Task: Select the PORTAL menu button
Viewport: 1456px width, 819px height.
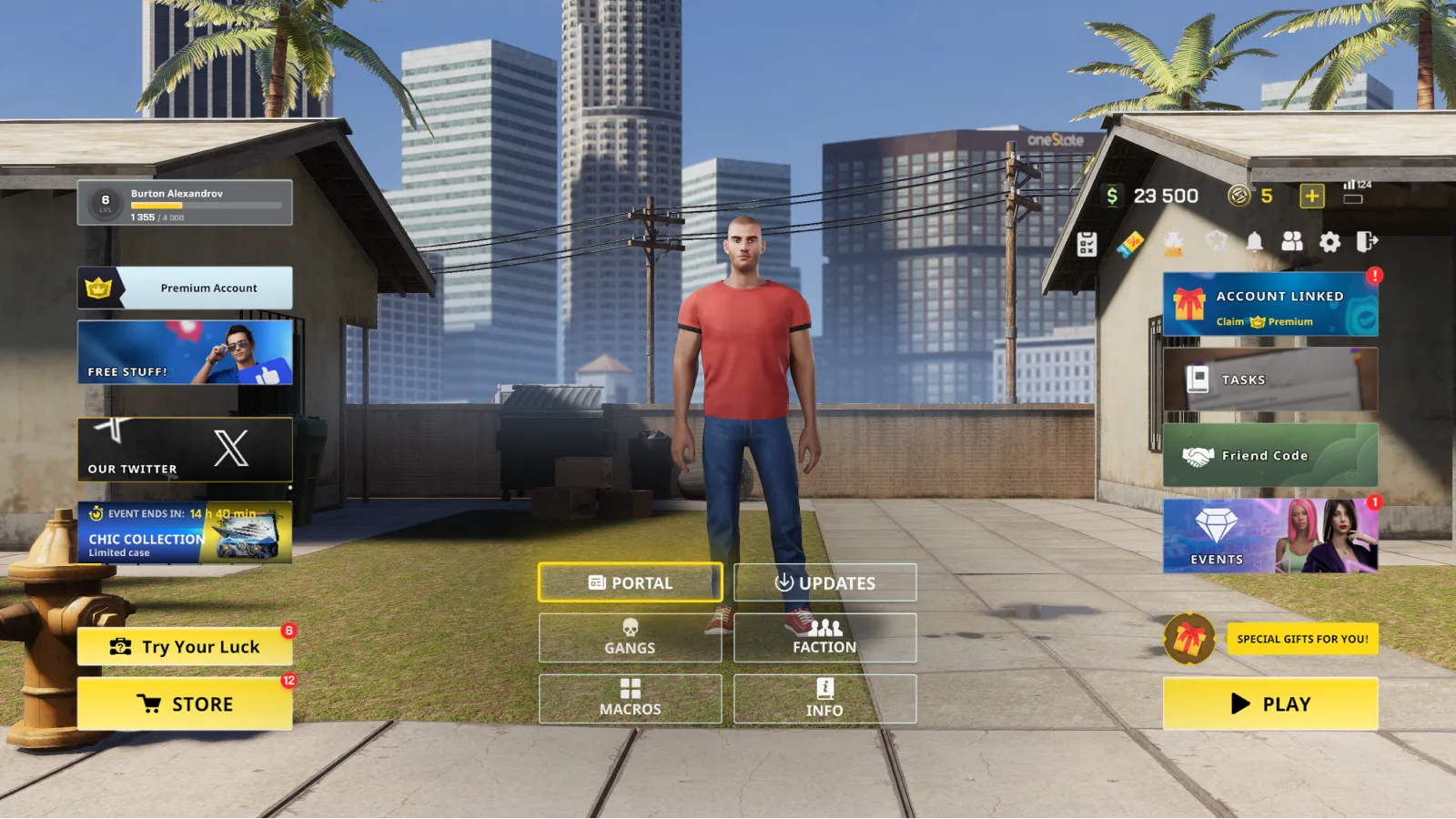Action: 630,582
